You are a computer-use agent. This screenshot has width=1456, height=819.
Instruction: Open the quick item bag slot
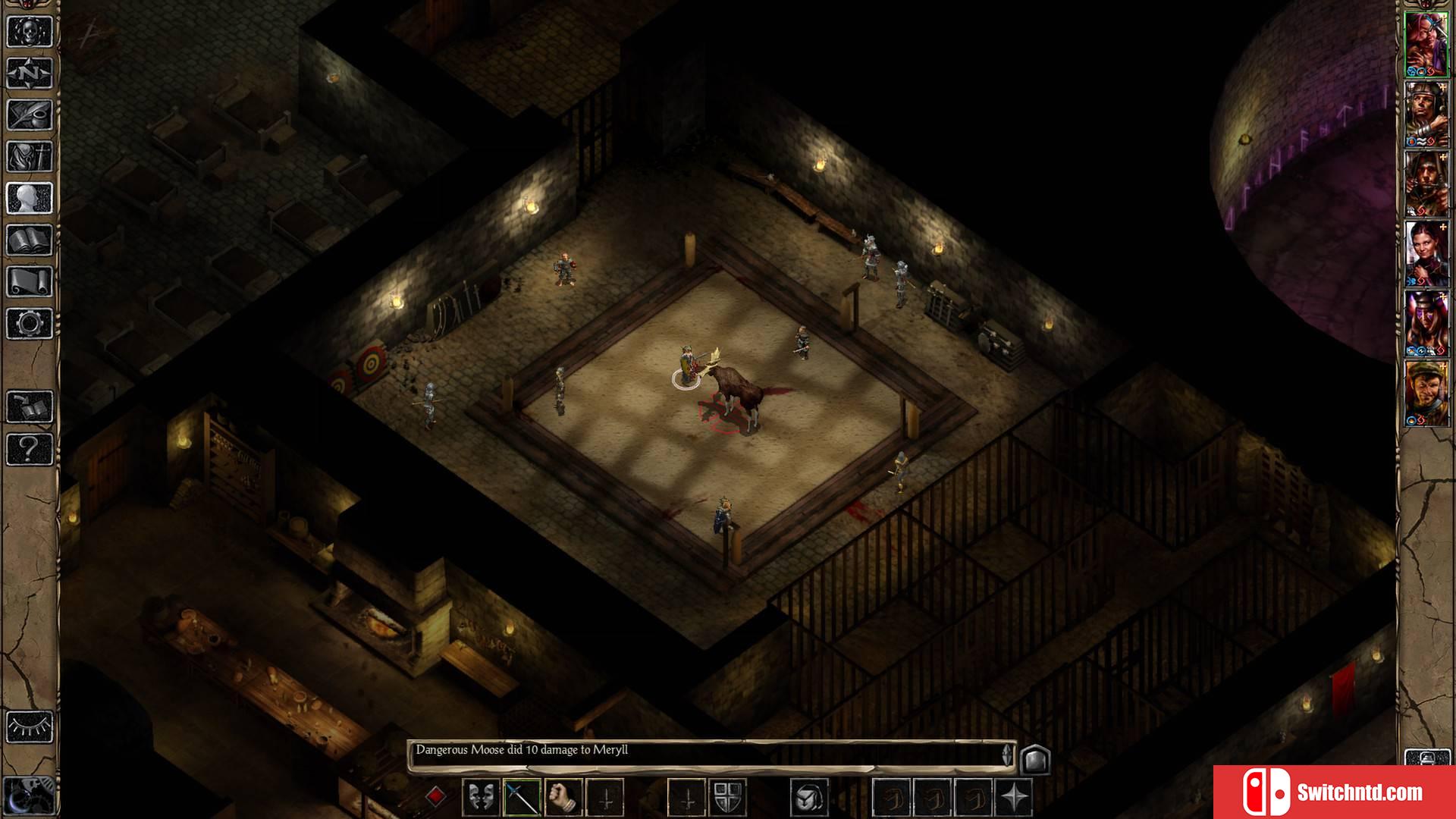pos(808,798)
